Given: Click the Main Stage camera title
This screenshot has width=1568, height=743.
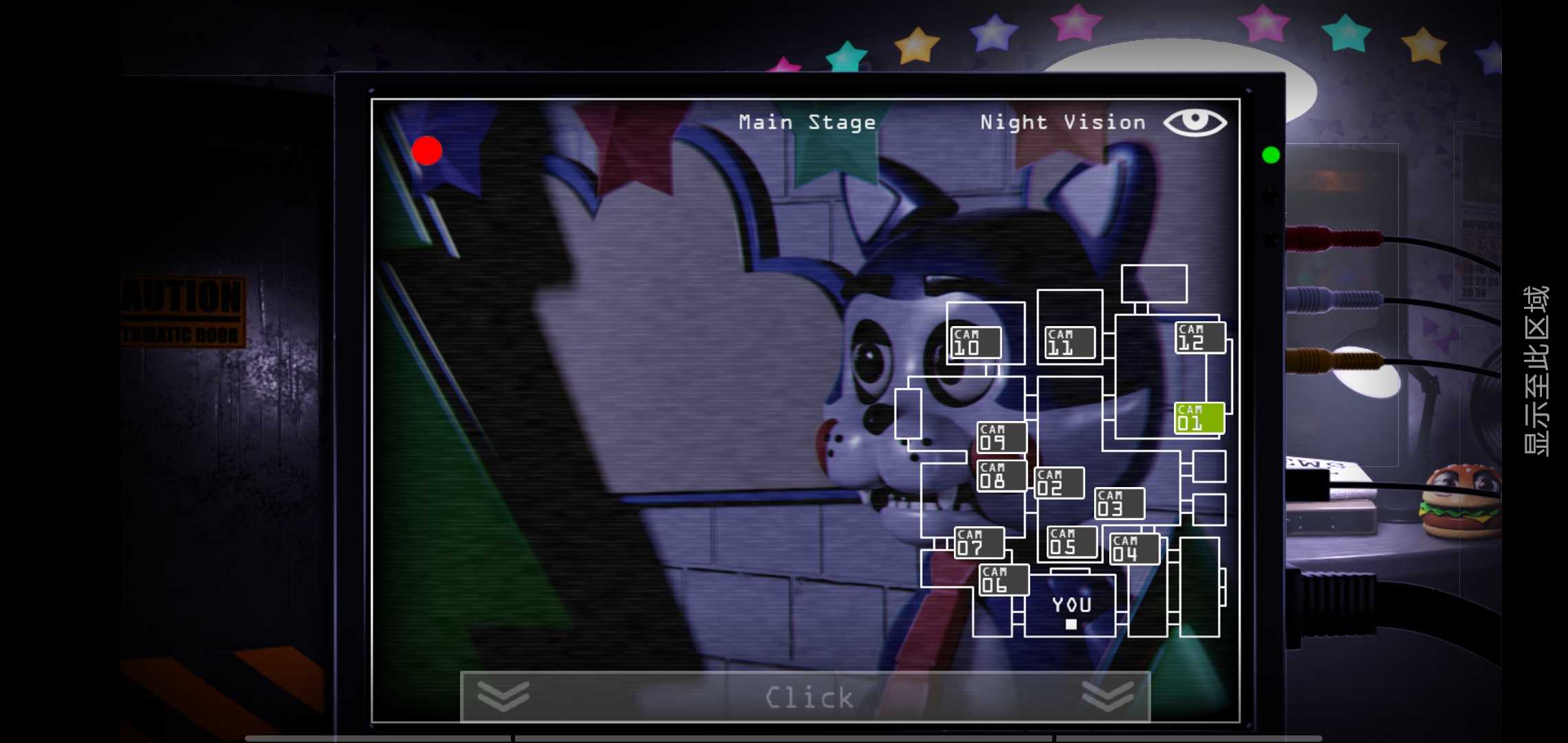Looking at the screenshot, I should pyautogui.click(x=807, y=122).
